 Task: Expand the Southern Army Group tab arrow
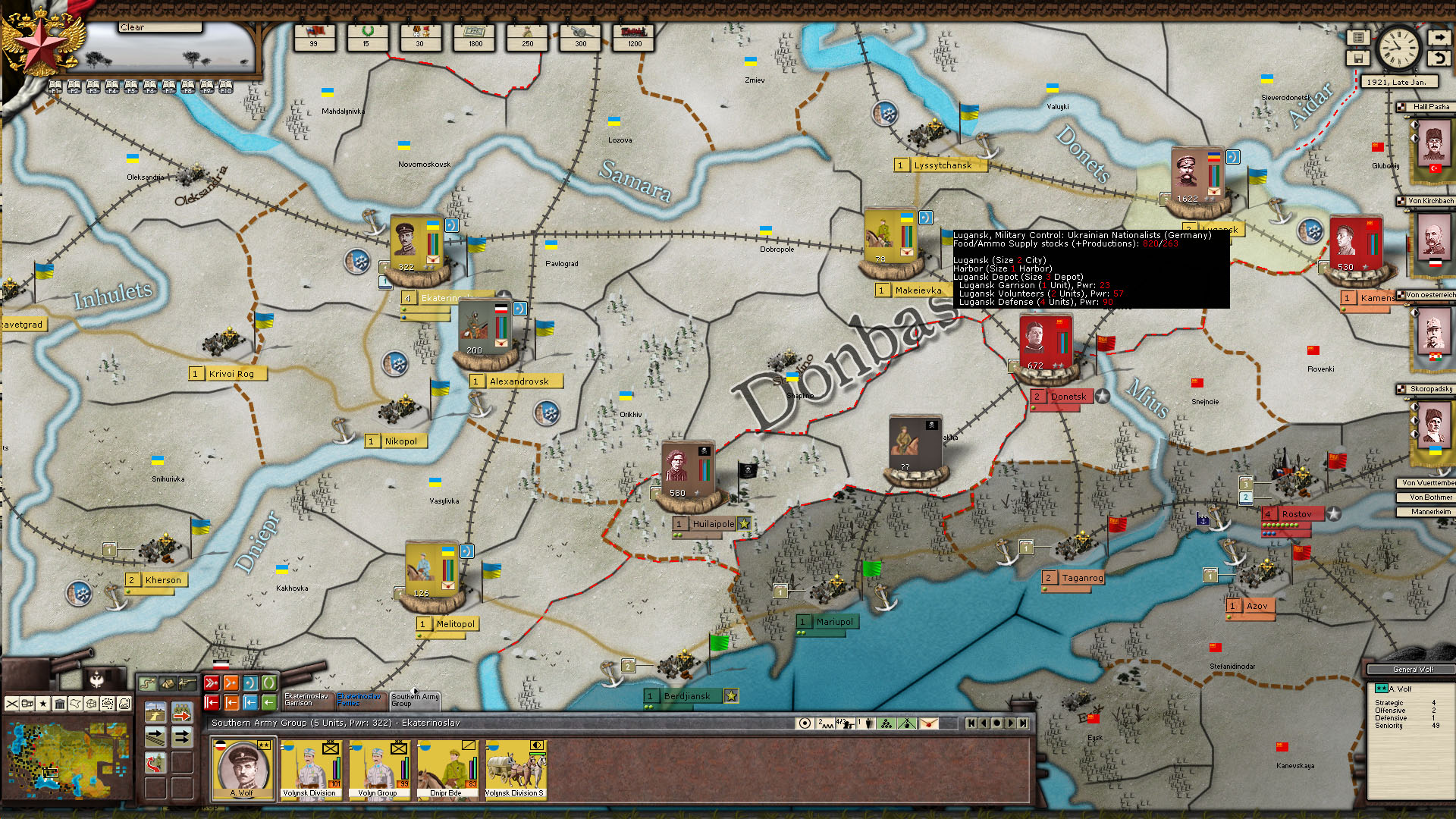pyautogui.click(x=416, y=692)
